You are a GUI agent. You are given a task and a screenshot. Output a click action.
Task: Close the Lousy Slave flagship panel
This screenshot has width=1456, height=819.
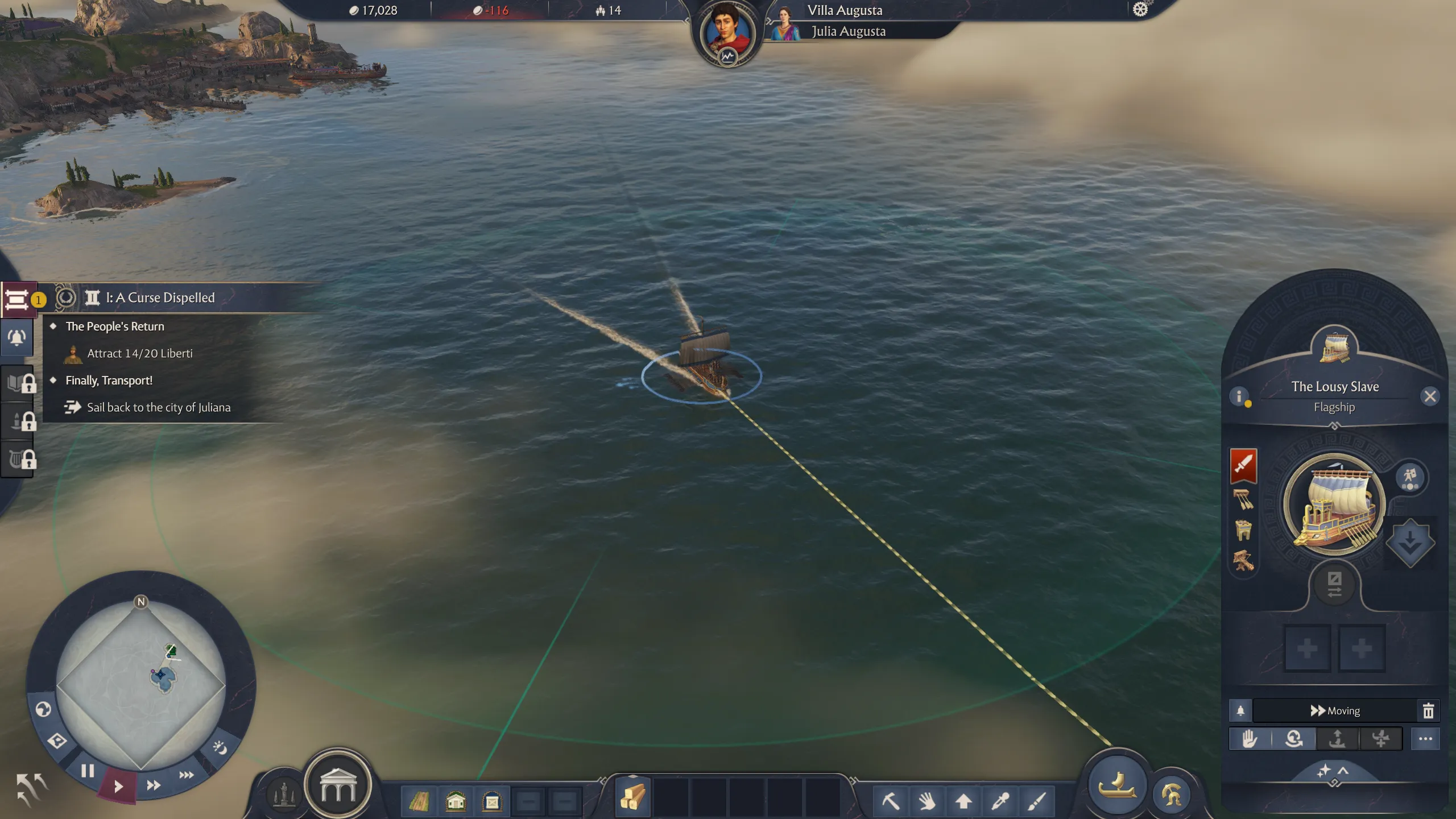1430,396
